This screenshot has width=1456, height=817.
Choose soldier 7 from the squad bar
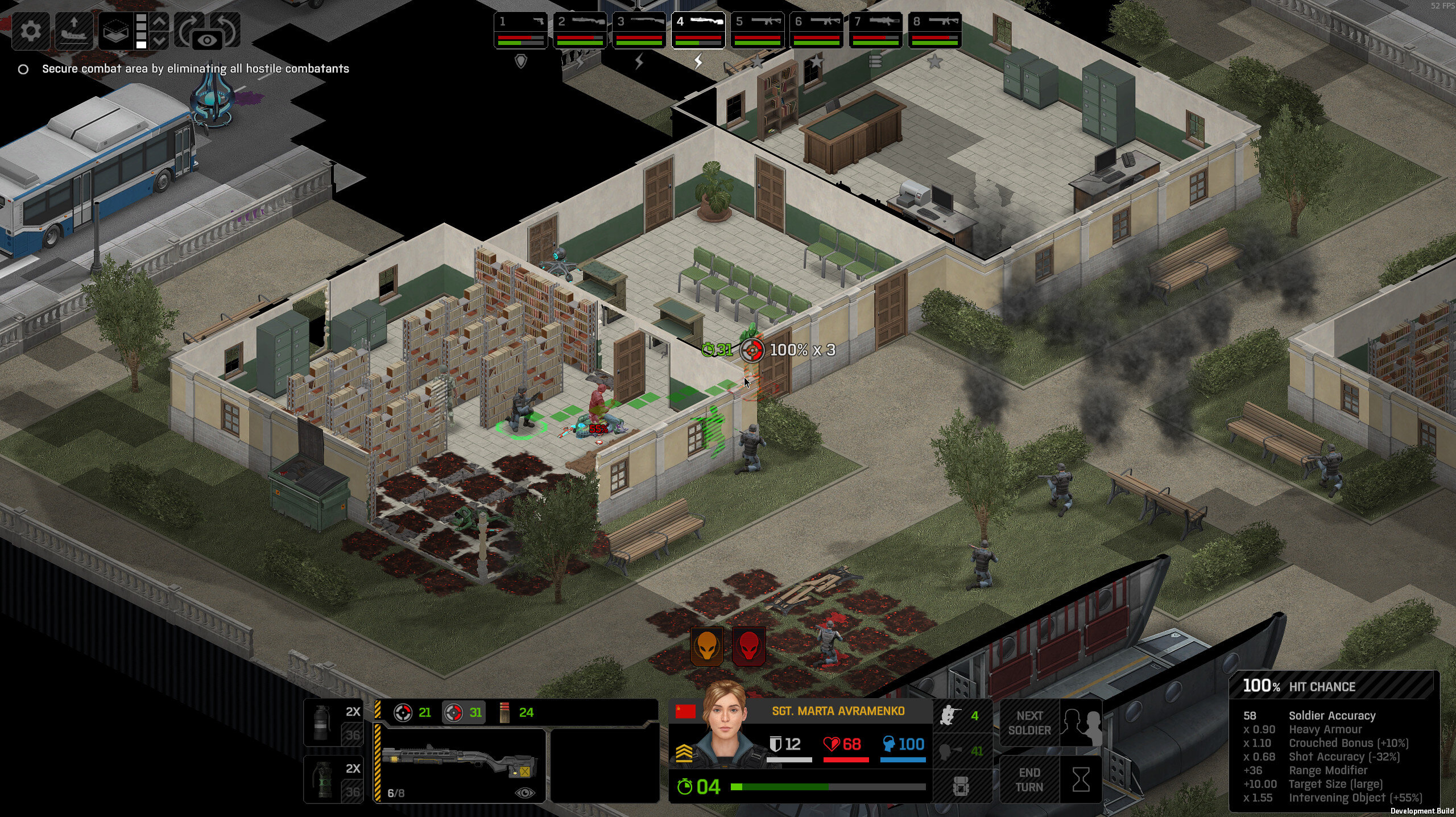click(875, 31)
